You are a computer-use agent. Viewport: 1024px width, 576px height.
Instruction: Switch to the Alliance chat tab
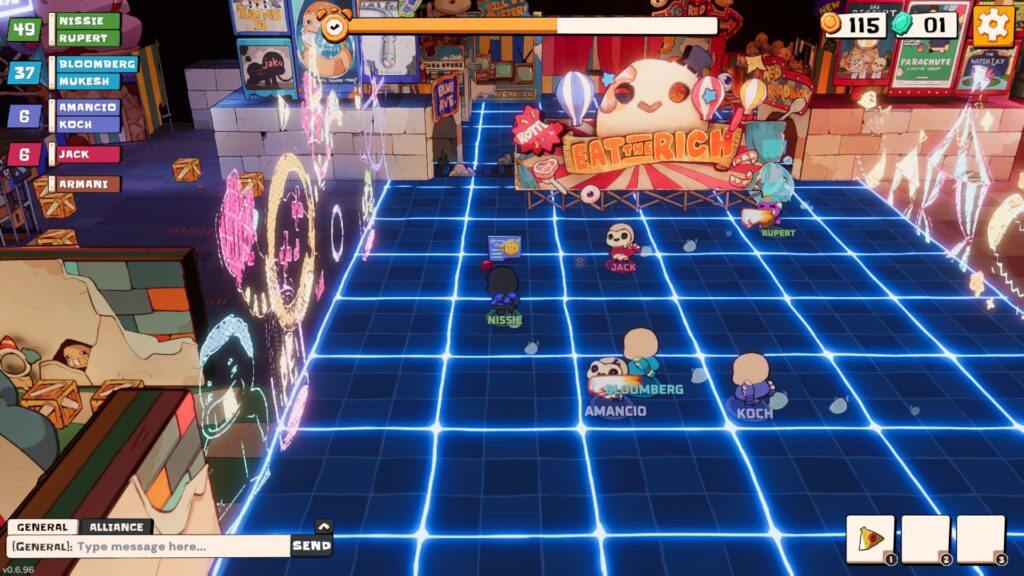(117, 527)
